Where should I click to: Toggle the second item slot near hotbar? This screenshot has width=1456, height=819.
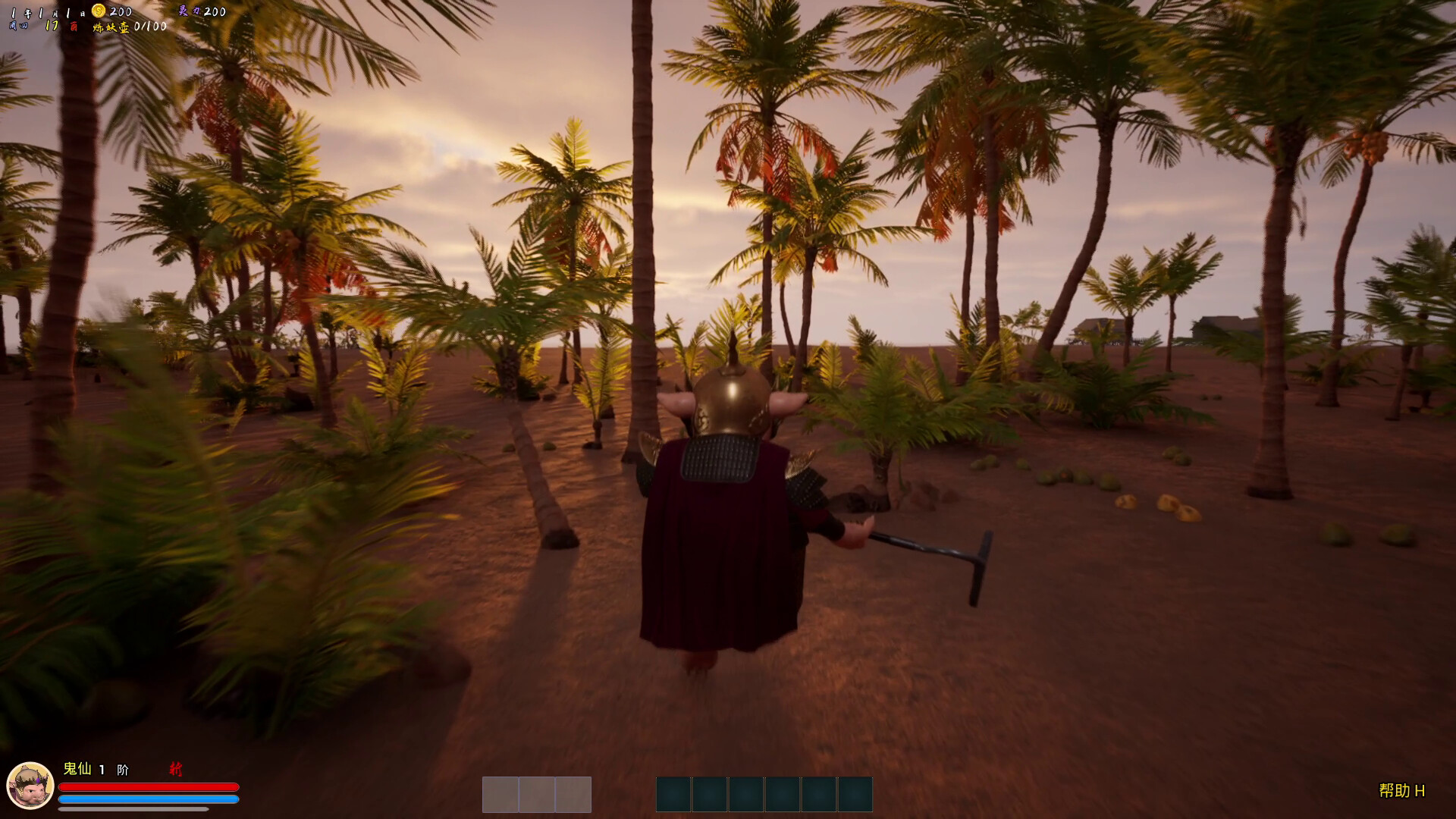point(537,793)
